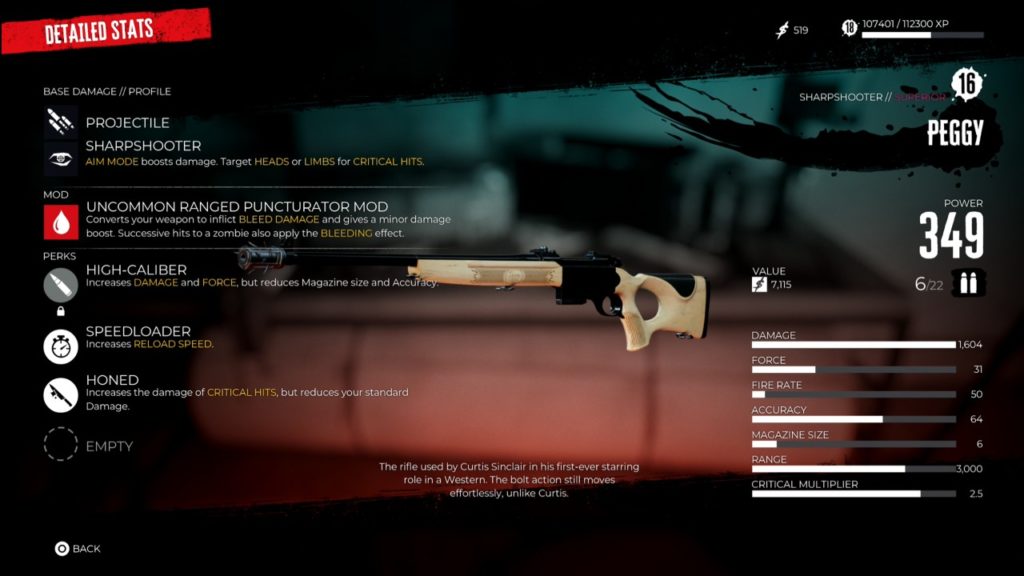Image resolution: width=1024 pixels, height=576 pixels.
Task: Select the Honed perk slot
Action: coord(60,395)
